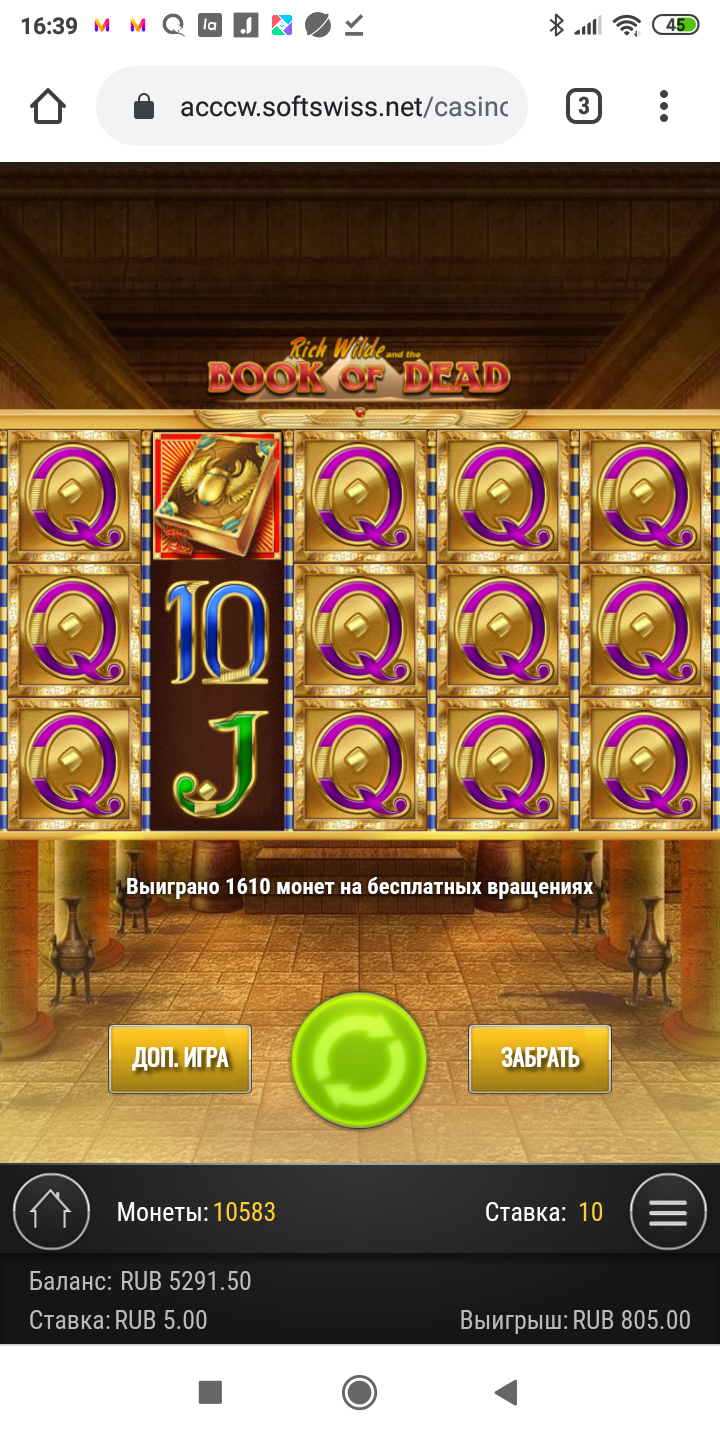The height and width of the screenshot is (1440, 720).
Task: Click the Ставка coin bet value
Action: click(590, 1212)
